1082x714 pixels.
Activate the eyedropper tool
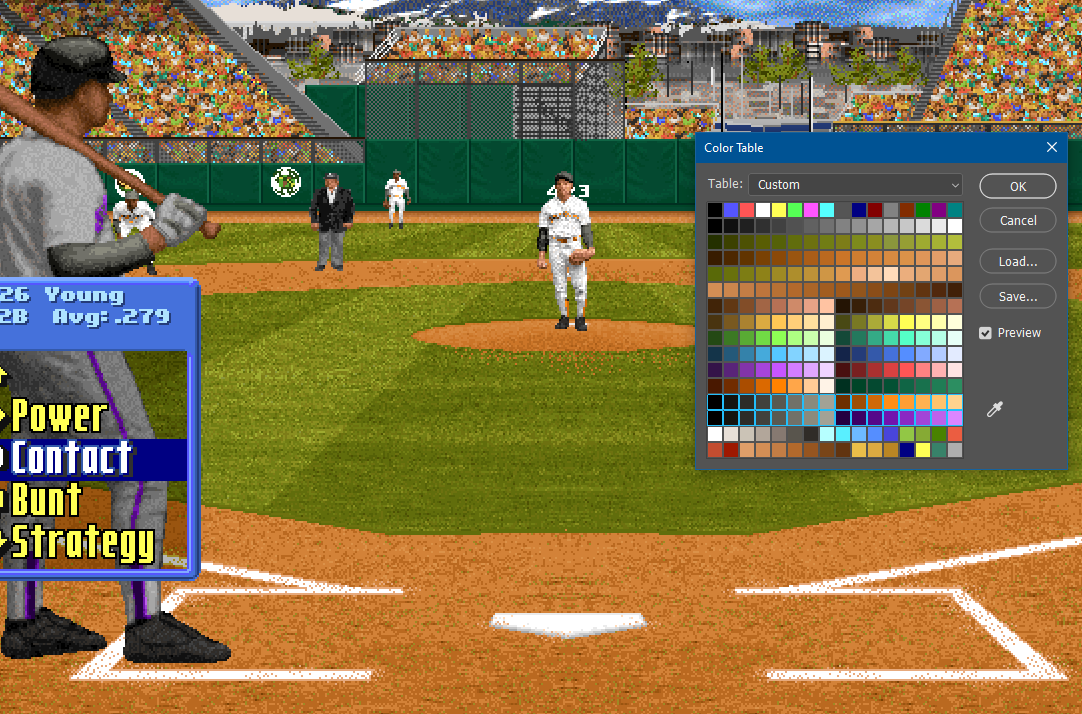click(995, 409)
